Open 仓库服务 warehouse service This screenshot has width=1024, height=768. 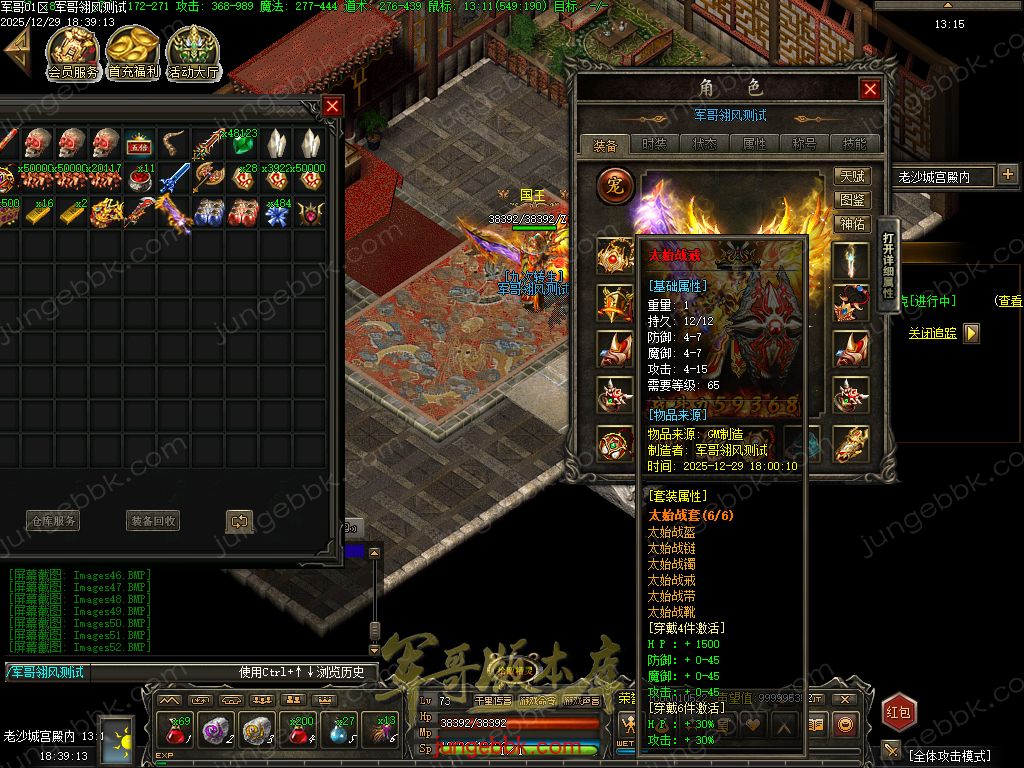[52, 521]
